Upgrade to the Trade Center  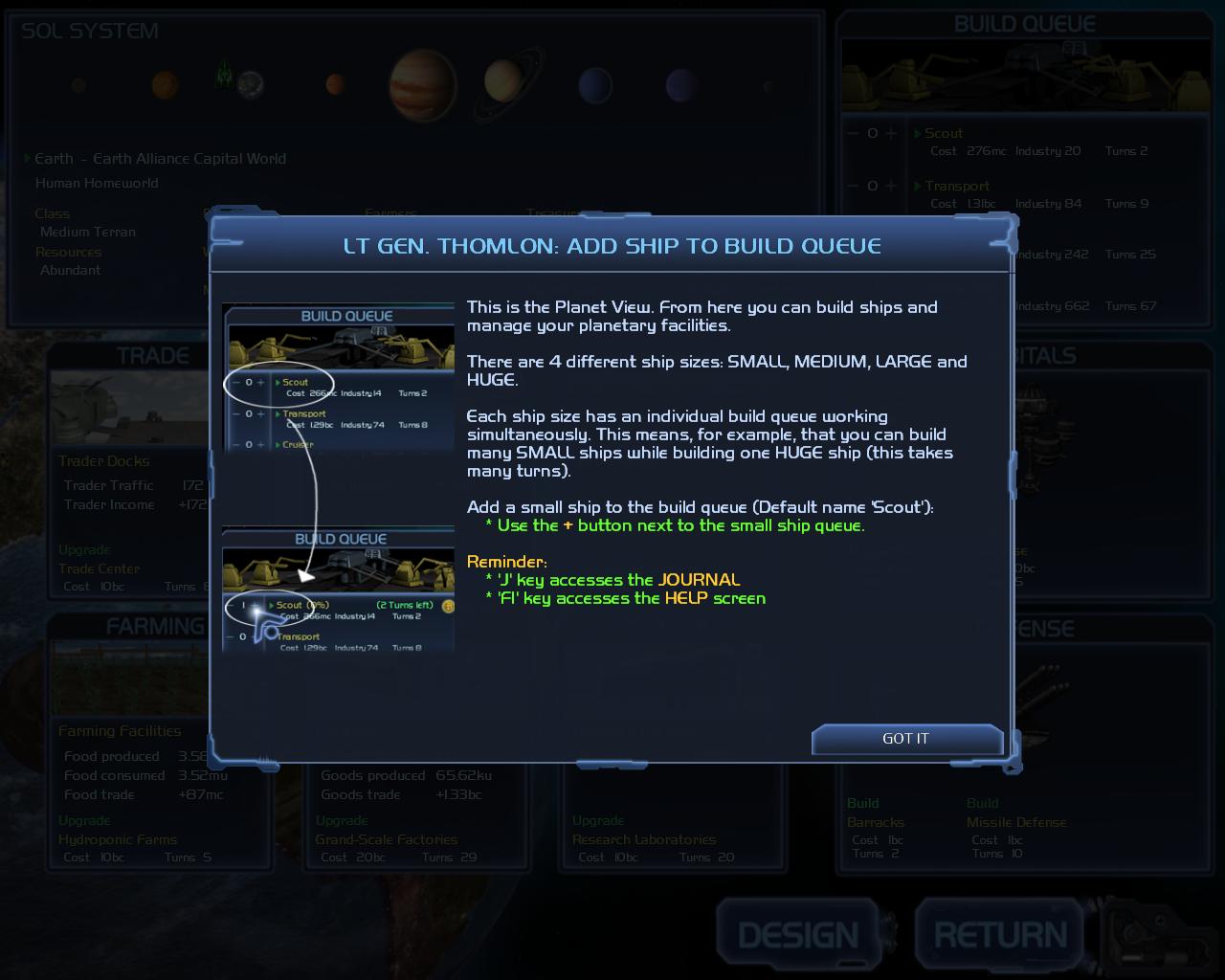pos(99,568)
